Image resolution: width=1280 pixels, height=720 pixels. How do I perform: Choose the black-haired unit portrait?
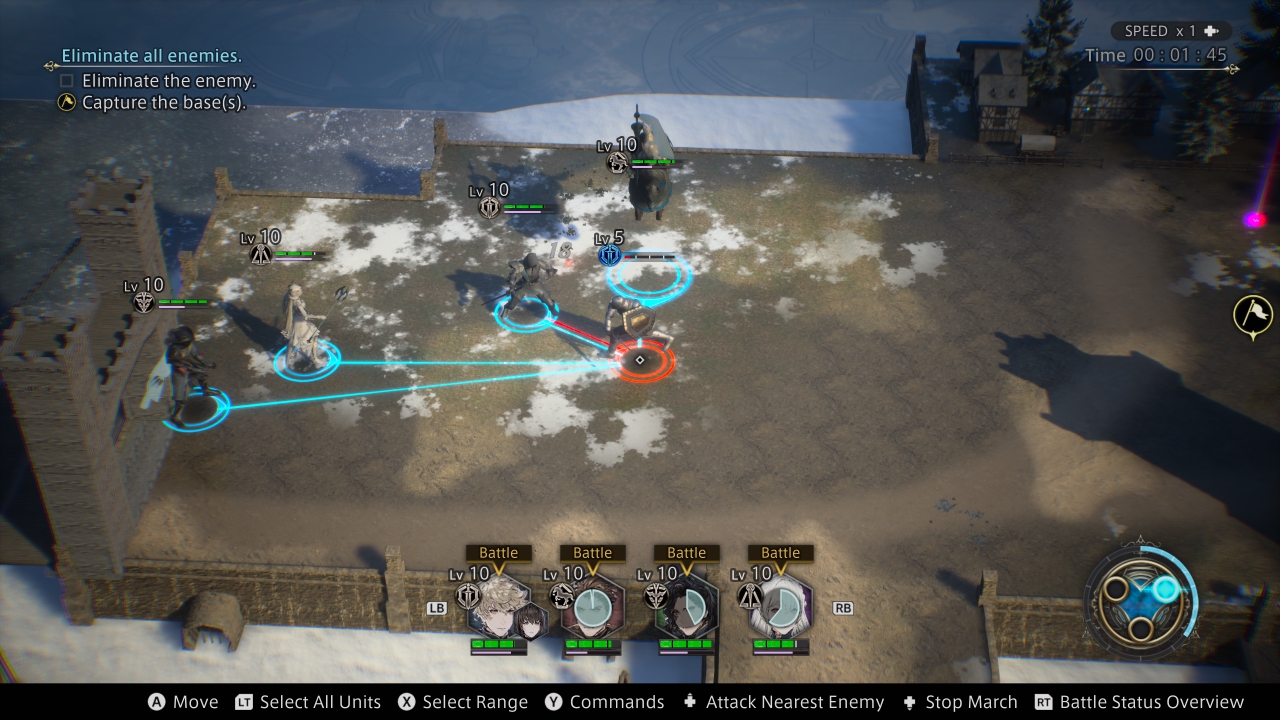[686, 606]
